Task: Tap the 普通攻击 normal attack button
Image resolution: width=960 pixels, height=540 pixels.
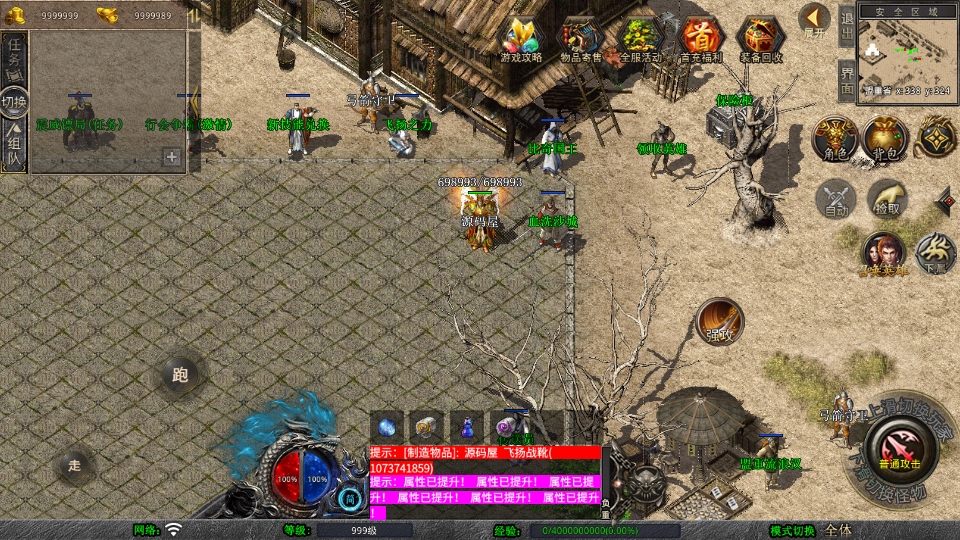Action: [899, 447]
